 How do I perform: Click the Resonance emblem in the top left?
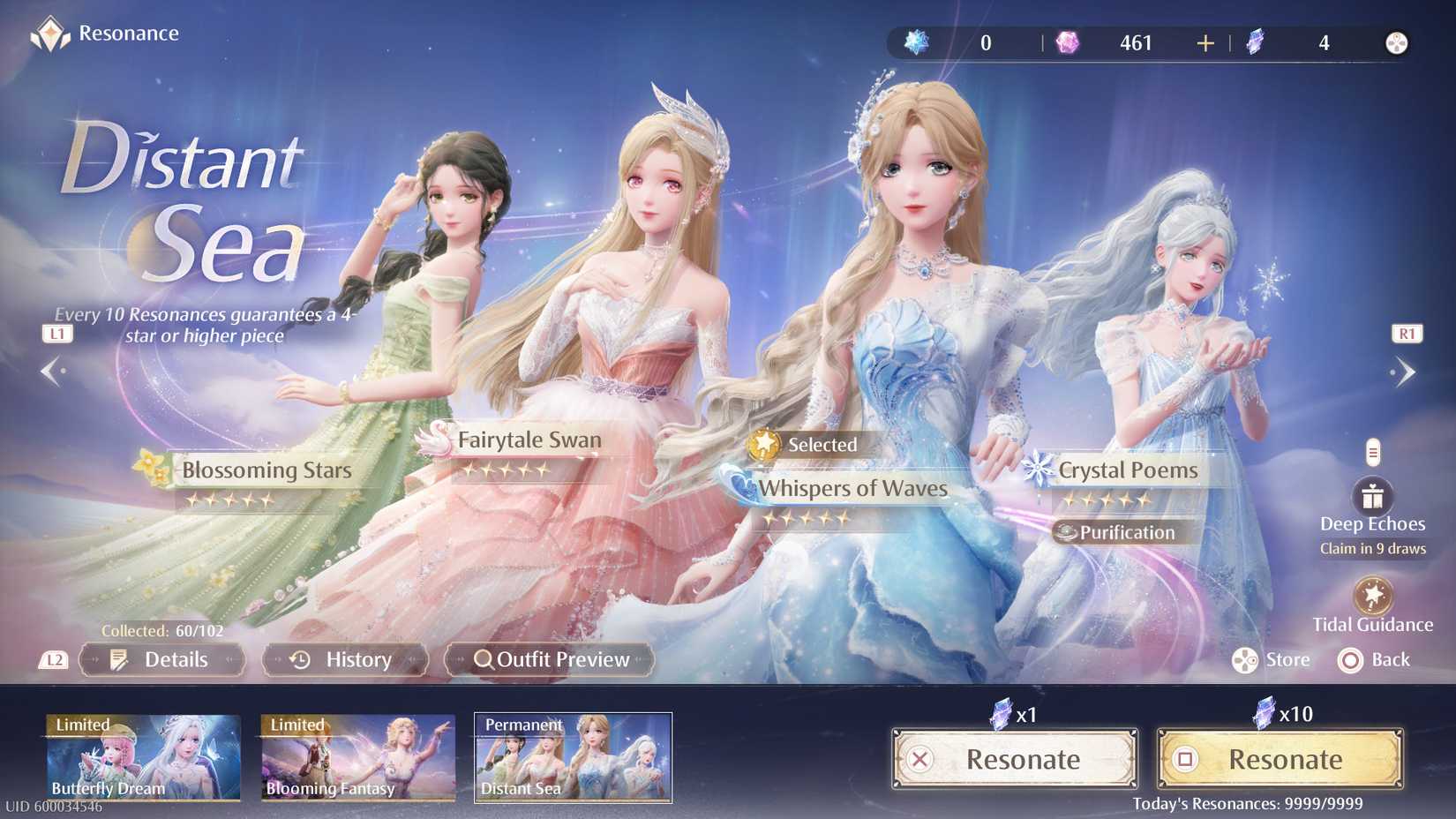51,34
